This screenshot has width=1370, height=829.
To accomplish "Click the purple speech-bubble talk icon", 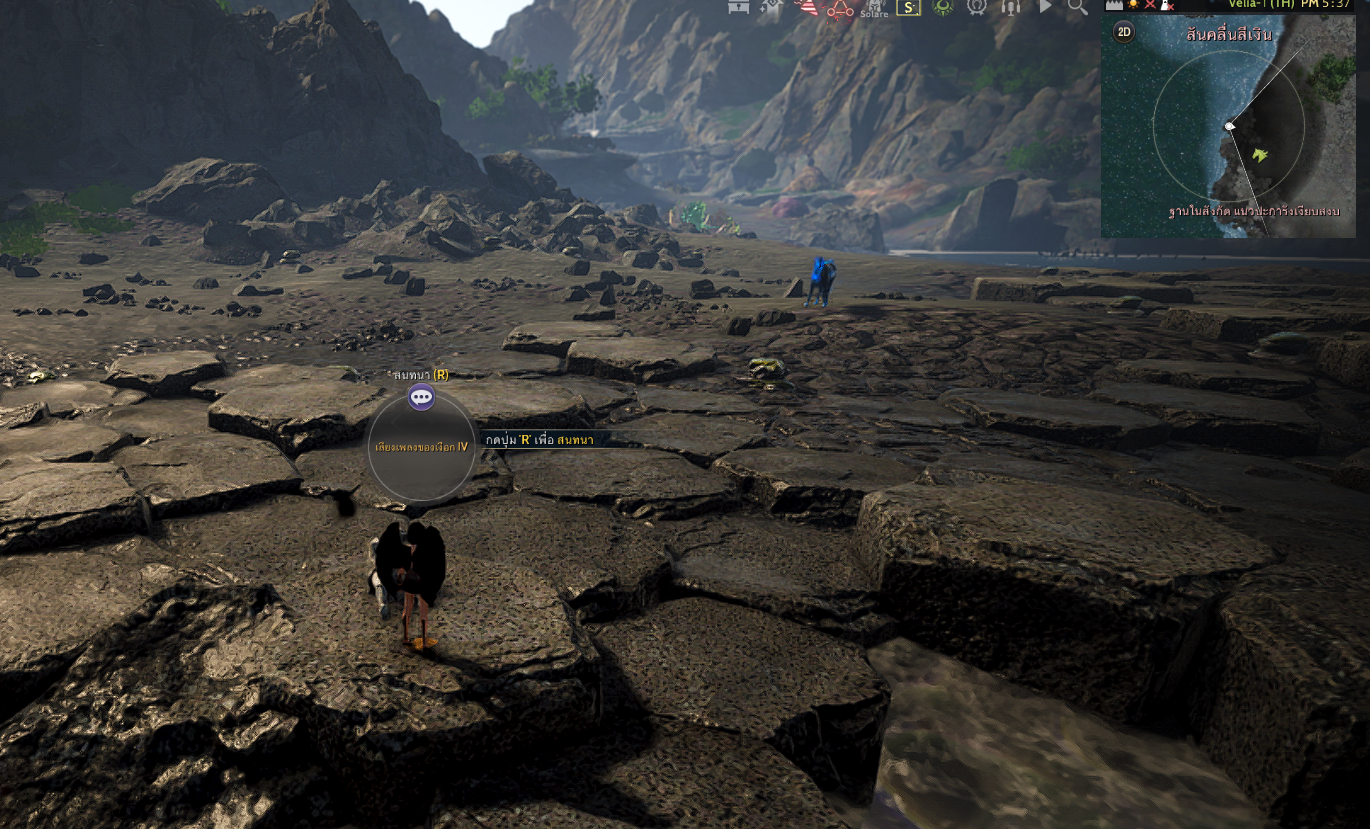I will [x=422, y=397].
